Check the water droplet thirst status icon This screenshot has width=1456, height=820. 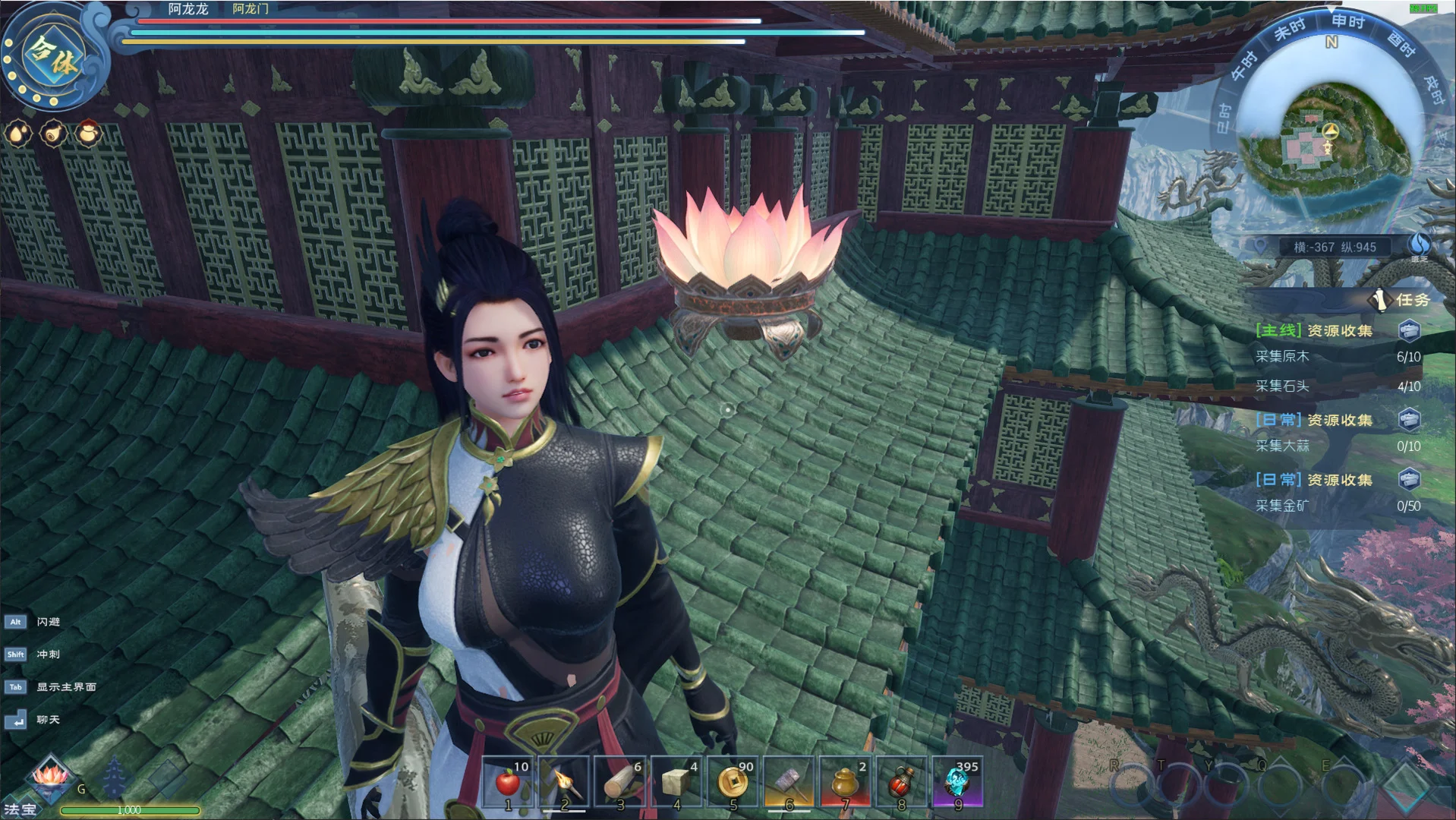click(x=18, y=134)
